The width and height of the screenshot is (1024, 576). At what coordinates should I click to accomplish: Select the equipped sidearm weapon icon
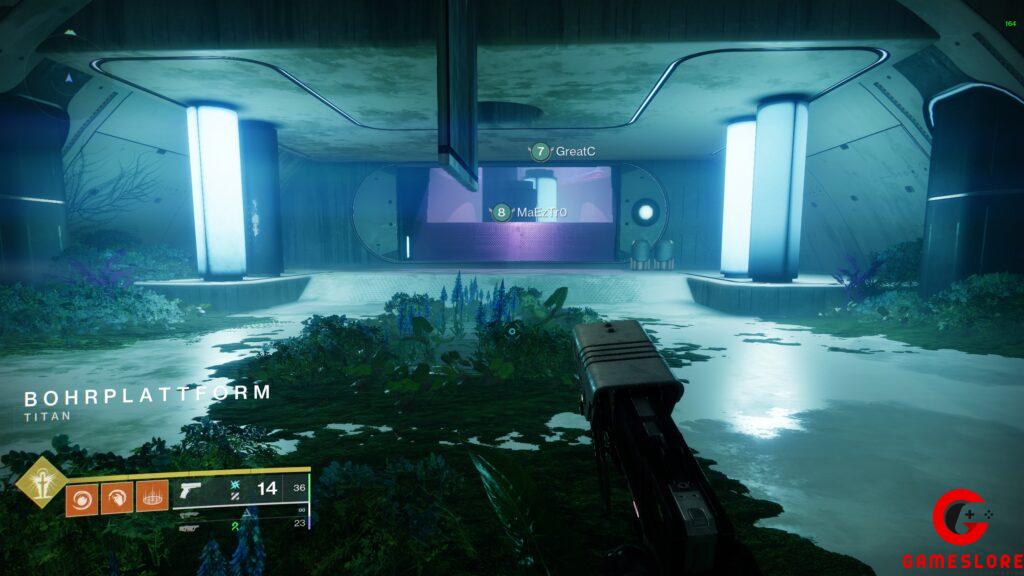[x=193, y=490]
